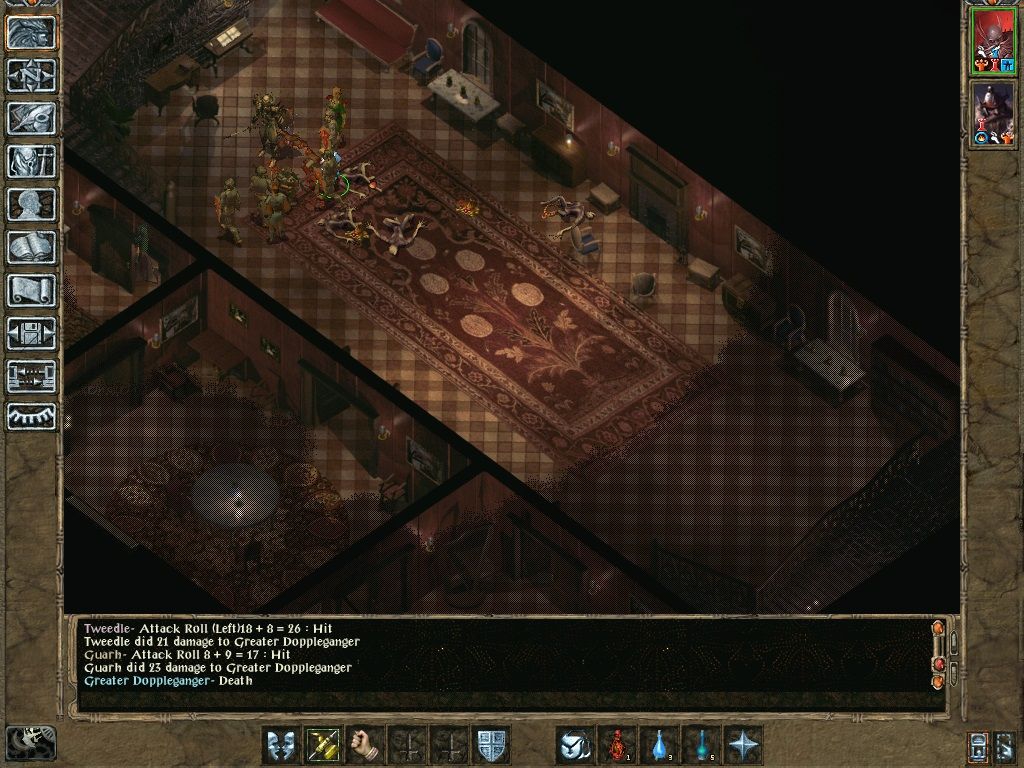Open the area map compass button
The width and height of the screenshot is (1024, 768).
point(32,76)
